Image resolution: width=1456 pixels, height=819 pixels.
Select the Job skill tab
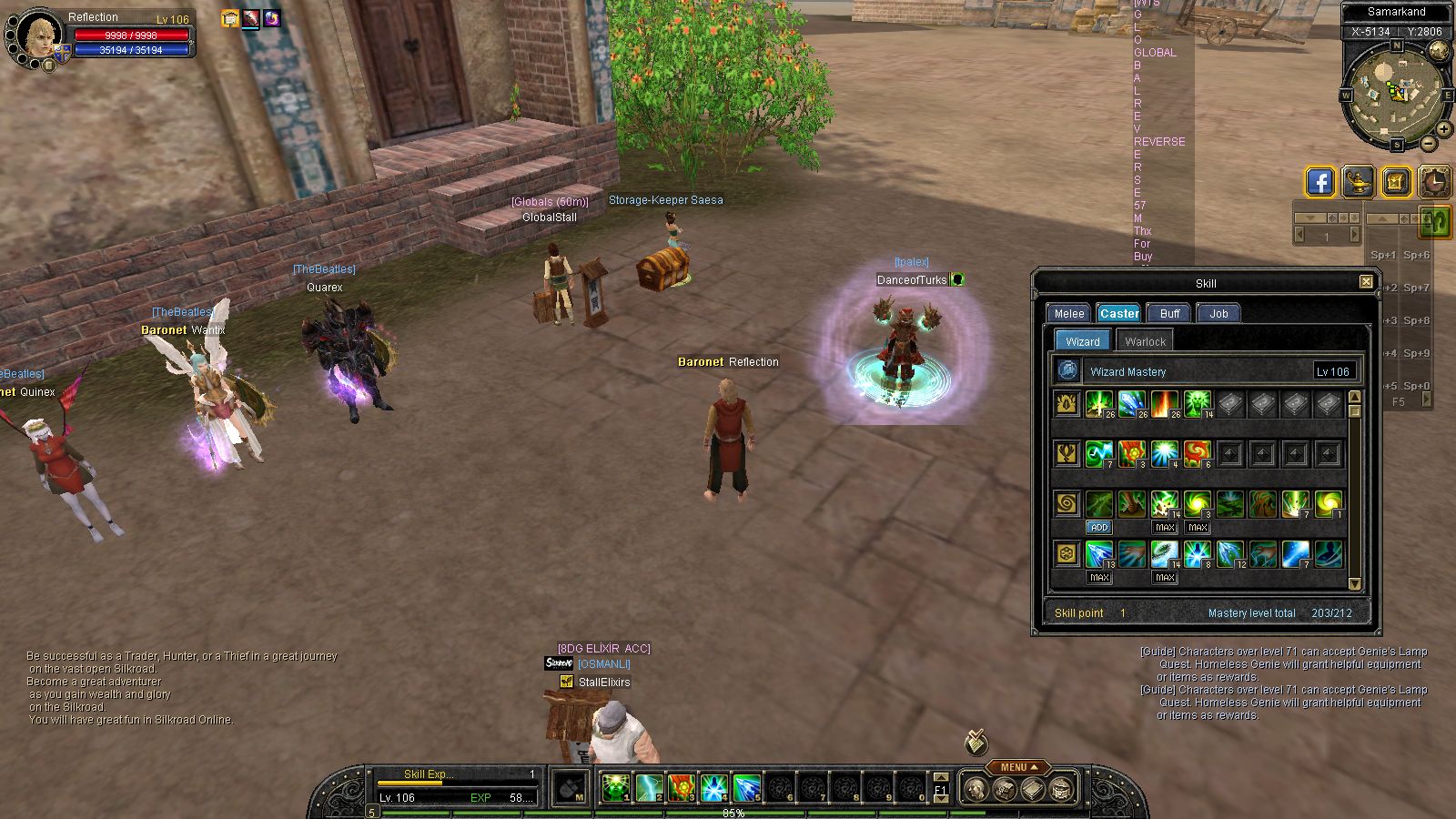tap(1218, 313)
